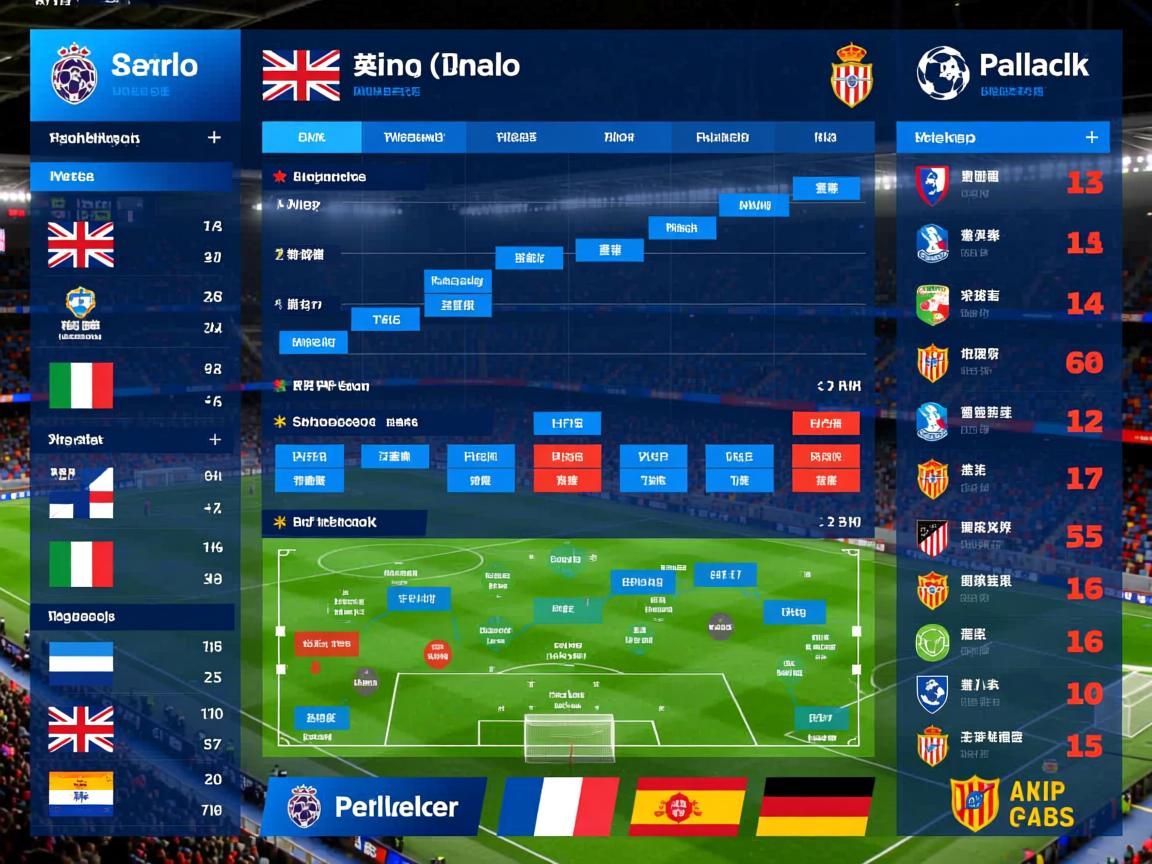Select the light blue and white striped flag

pyautogui.click(x=81, y=663)
